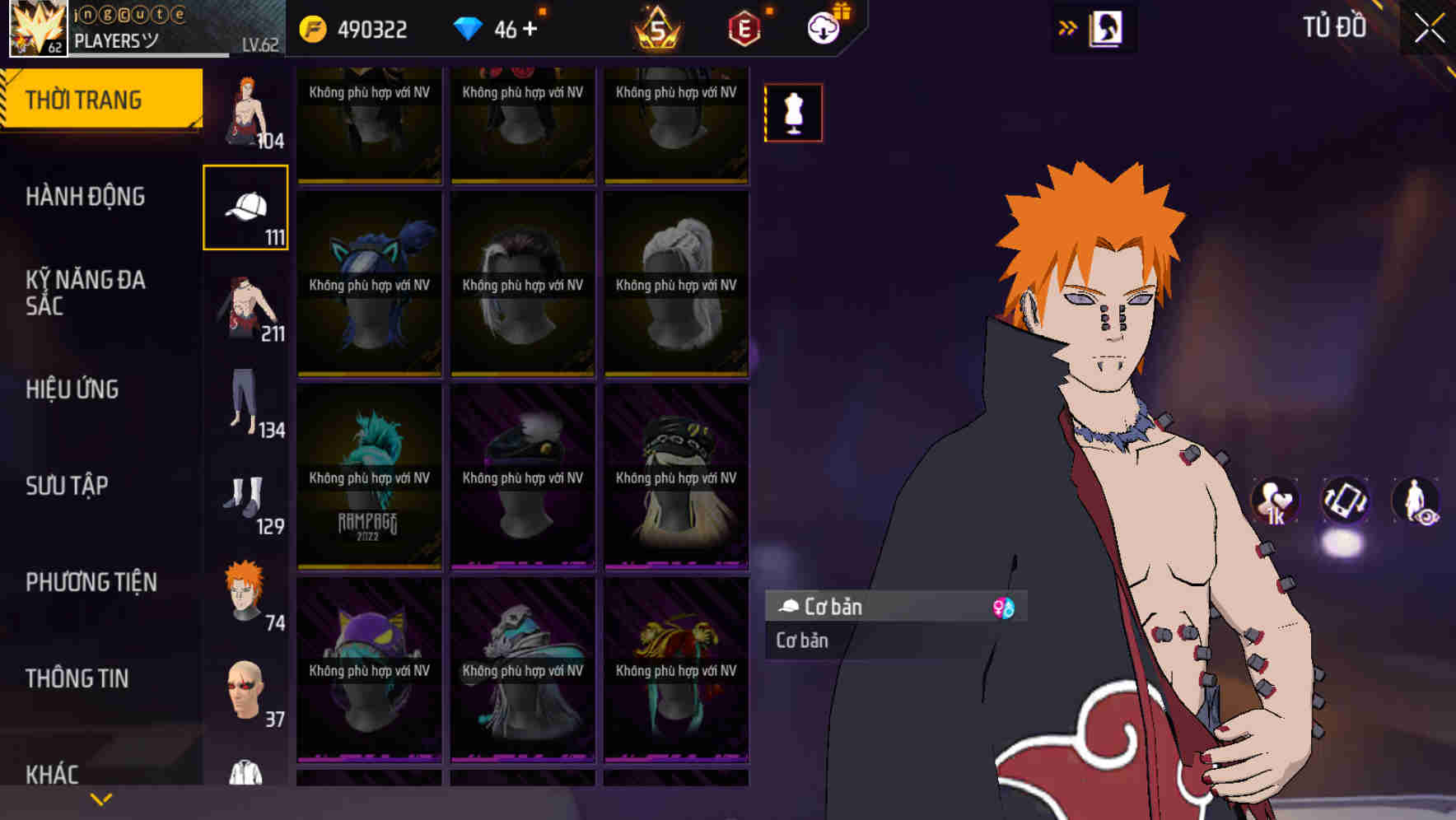Click the character profile book icon near TỦ ĐỒ
The width and height of the screenshot is (1456, 820).
coord(1108,28)
